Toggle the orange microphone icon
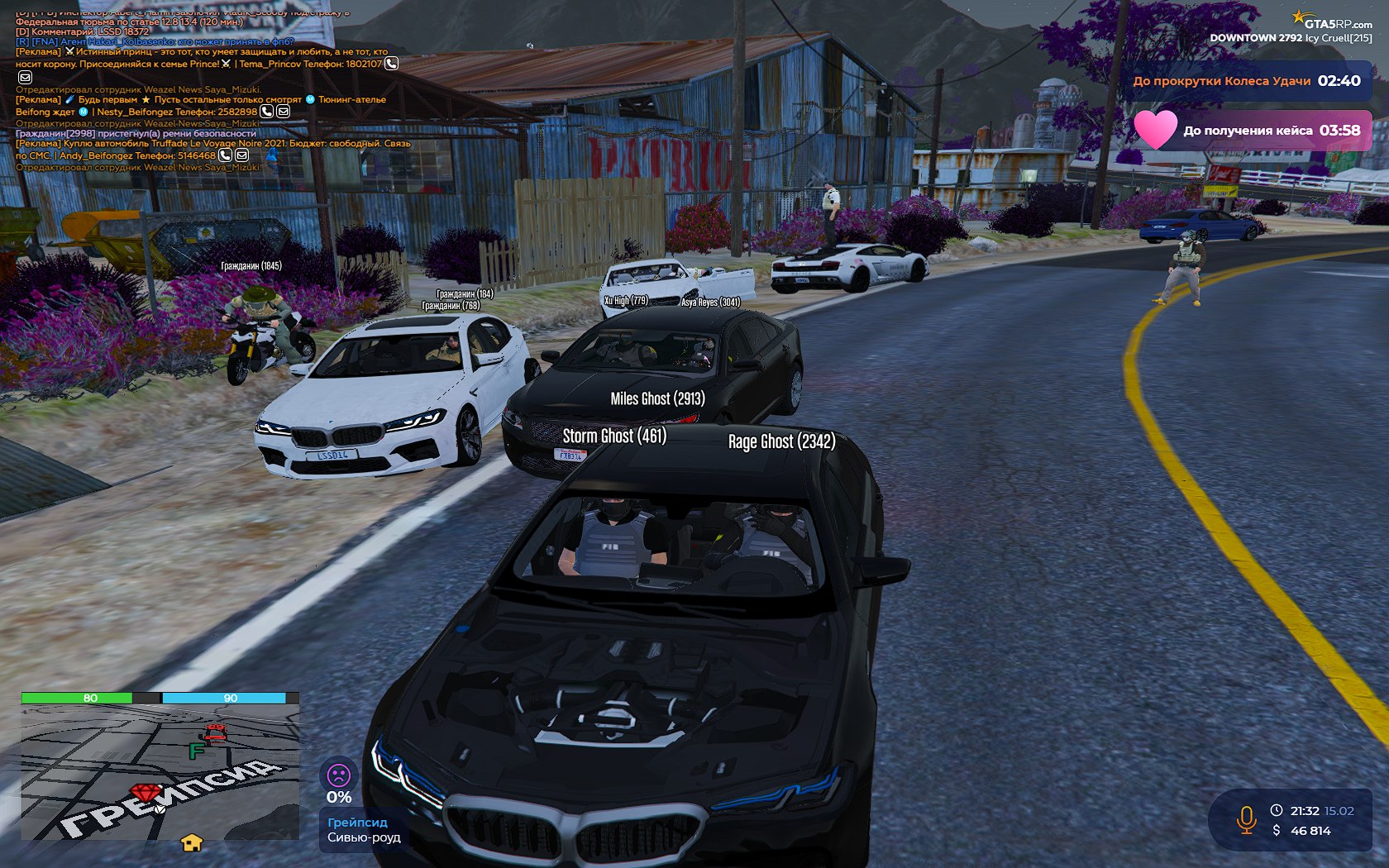Screen dimensions: 1389x868 pos(1246,820)
